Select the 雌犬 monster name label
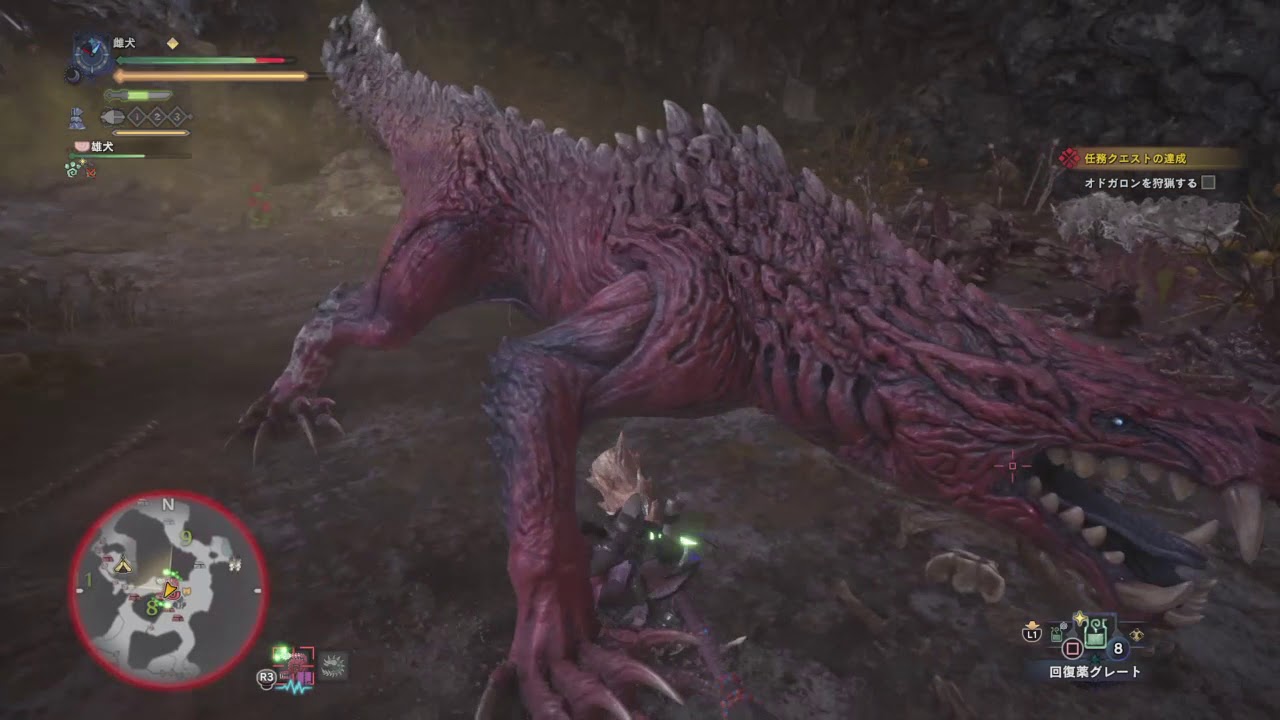This screenshot has height=720, width=1280. (122, 42)
